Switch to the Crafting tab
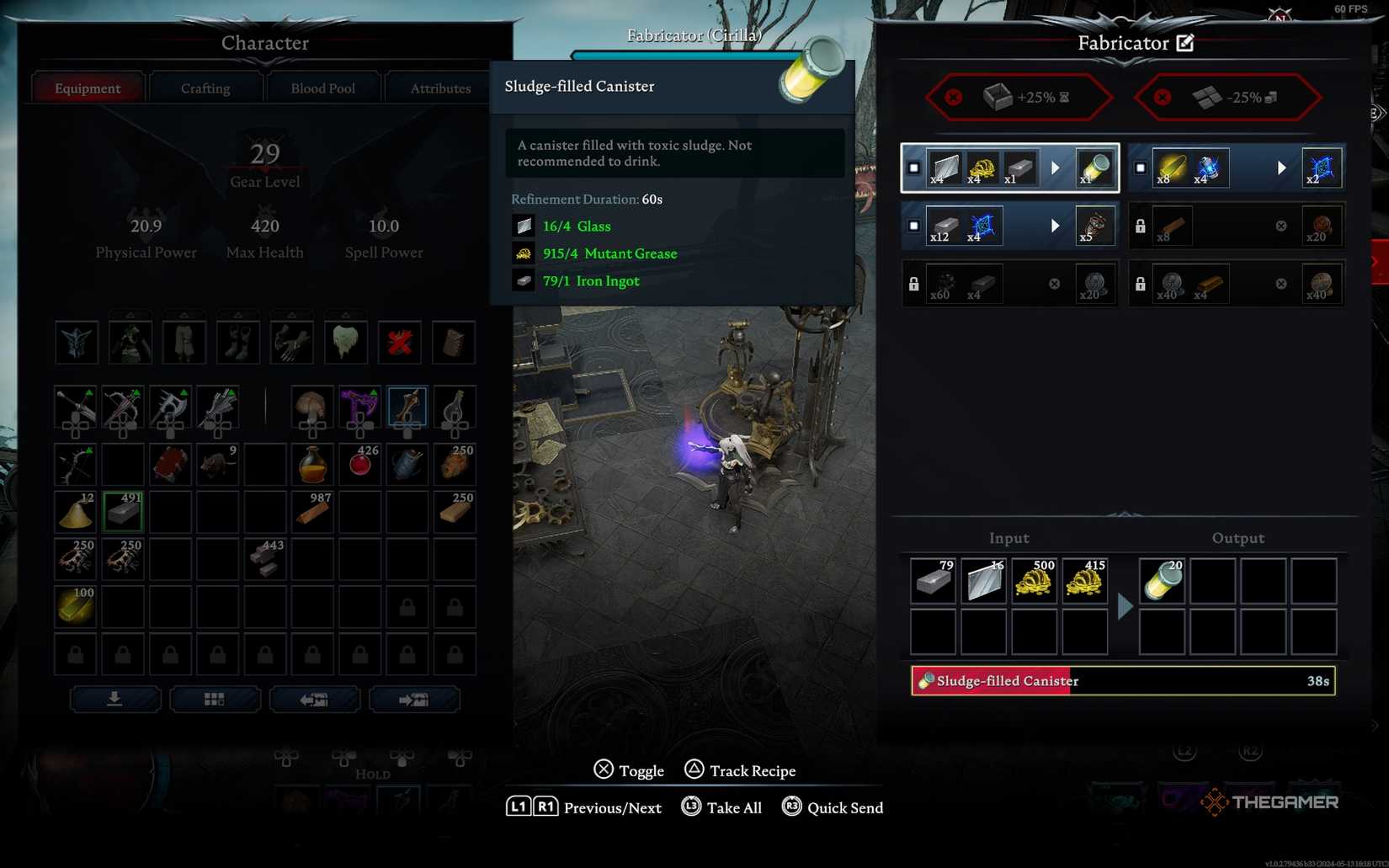This screenshot has width=1389, height=868. (x=205, y=87)
